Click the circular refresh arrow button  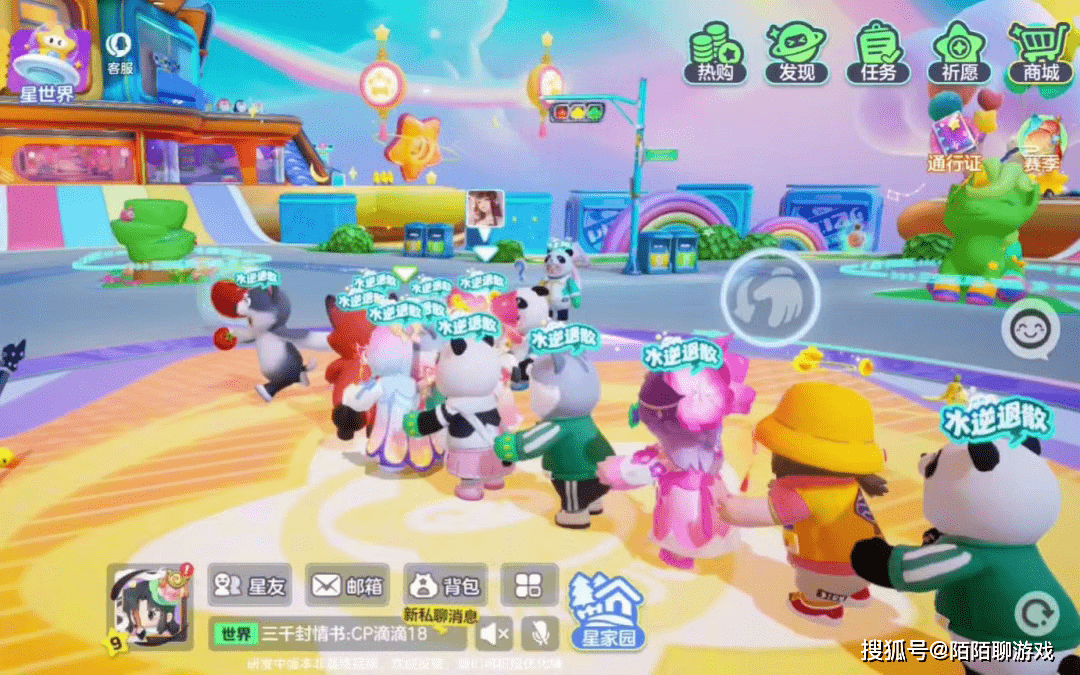pyautogui.click(x=1035, y=613)
